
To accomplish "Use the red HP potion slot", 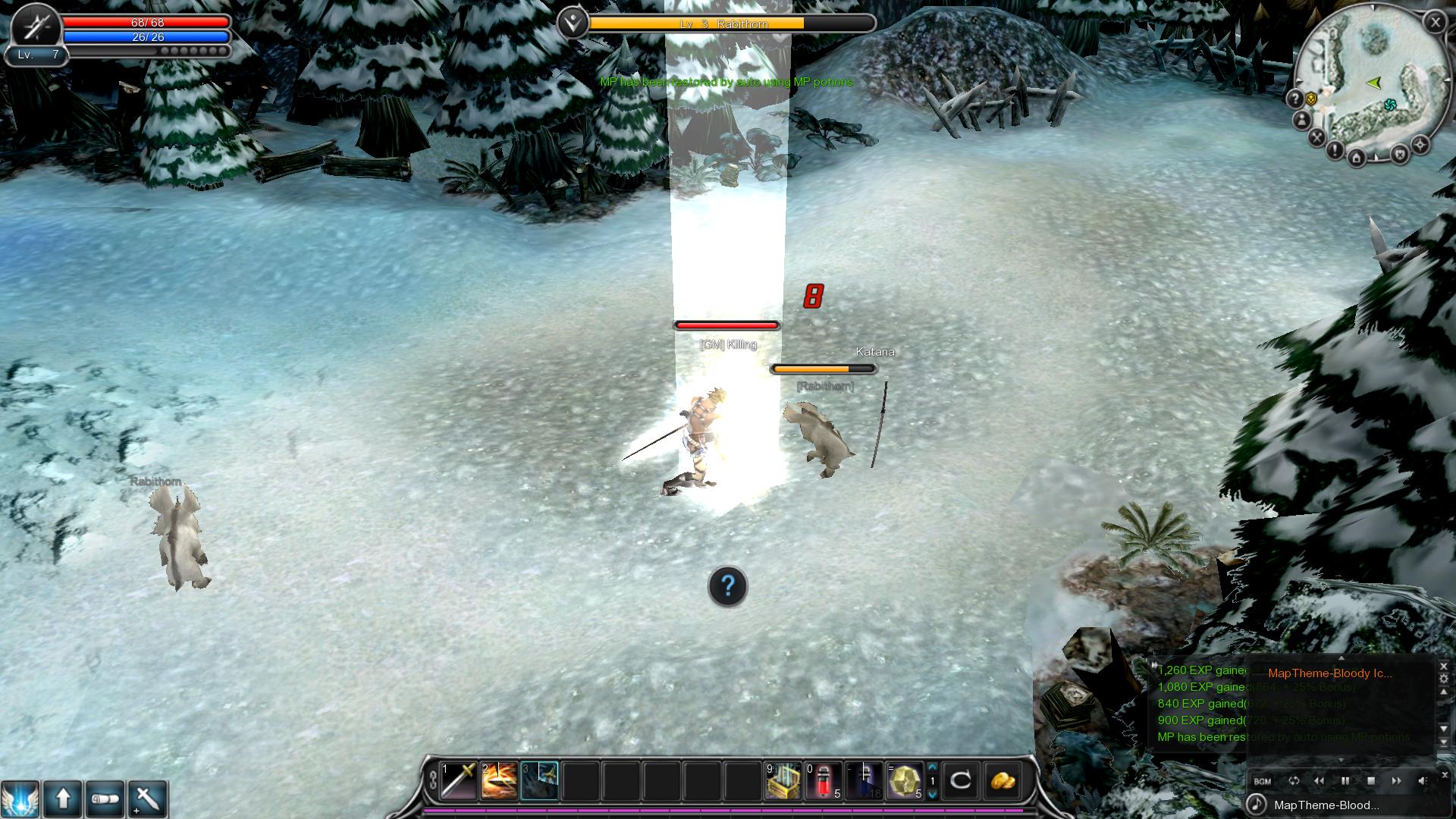I will click(x=824, y=781).
